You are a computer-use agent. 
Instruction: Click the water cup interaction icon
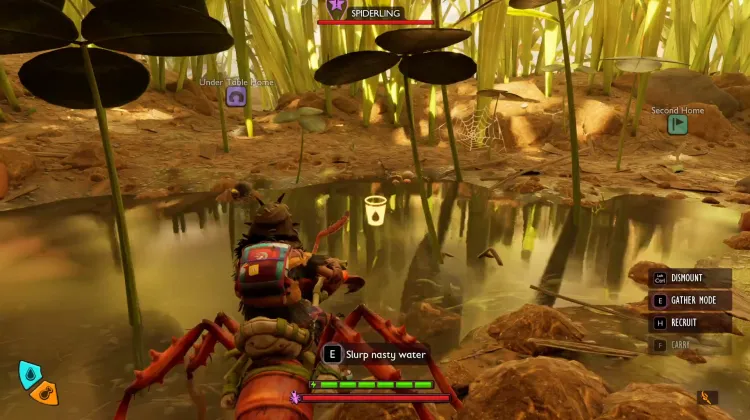(x=375, y=209)
